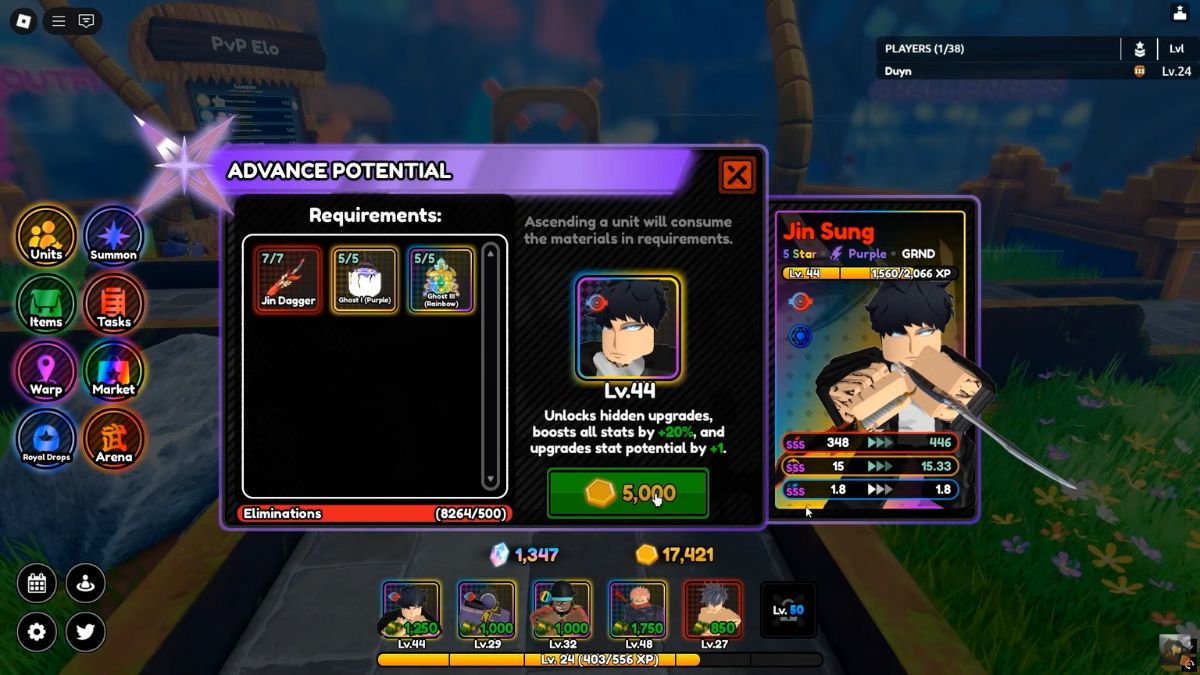Screen dimensions: 1200x675
Task: Open the Tasks menu
Action: click(x=113, y=304)
